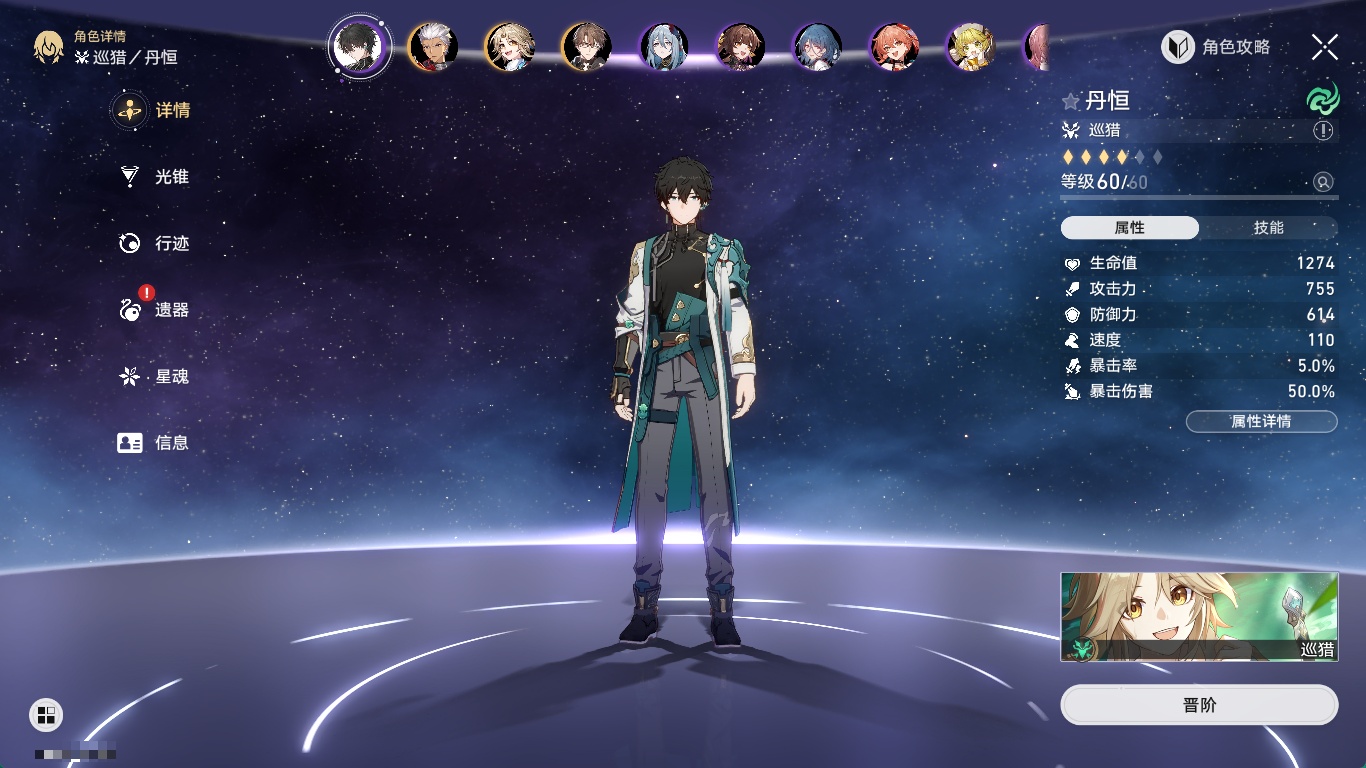Open the 角色攻略 character guide

point(1216,47)
